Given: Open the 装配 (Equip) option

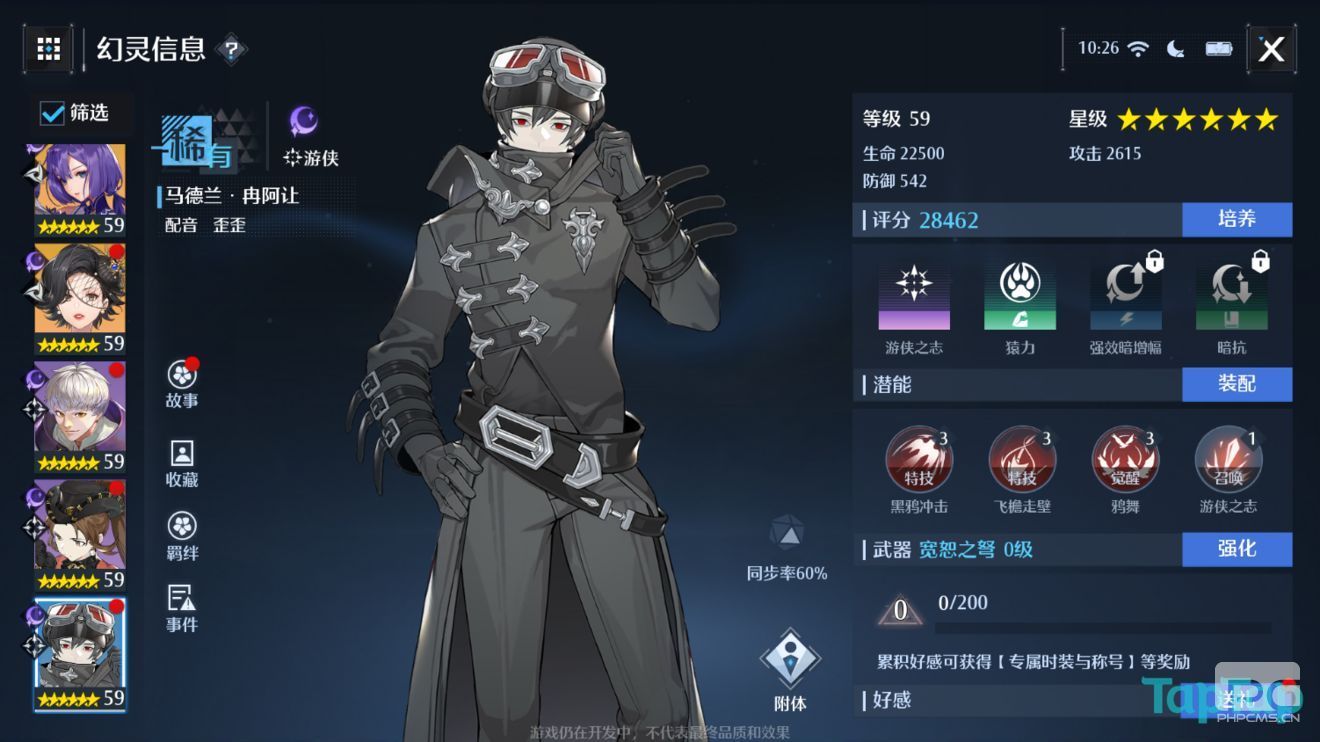Looking at the screenshot, I should point(1237,384).
